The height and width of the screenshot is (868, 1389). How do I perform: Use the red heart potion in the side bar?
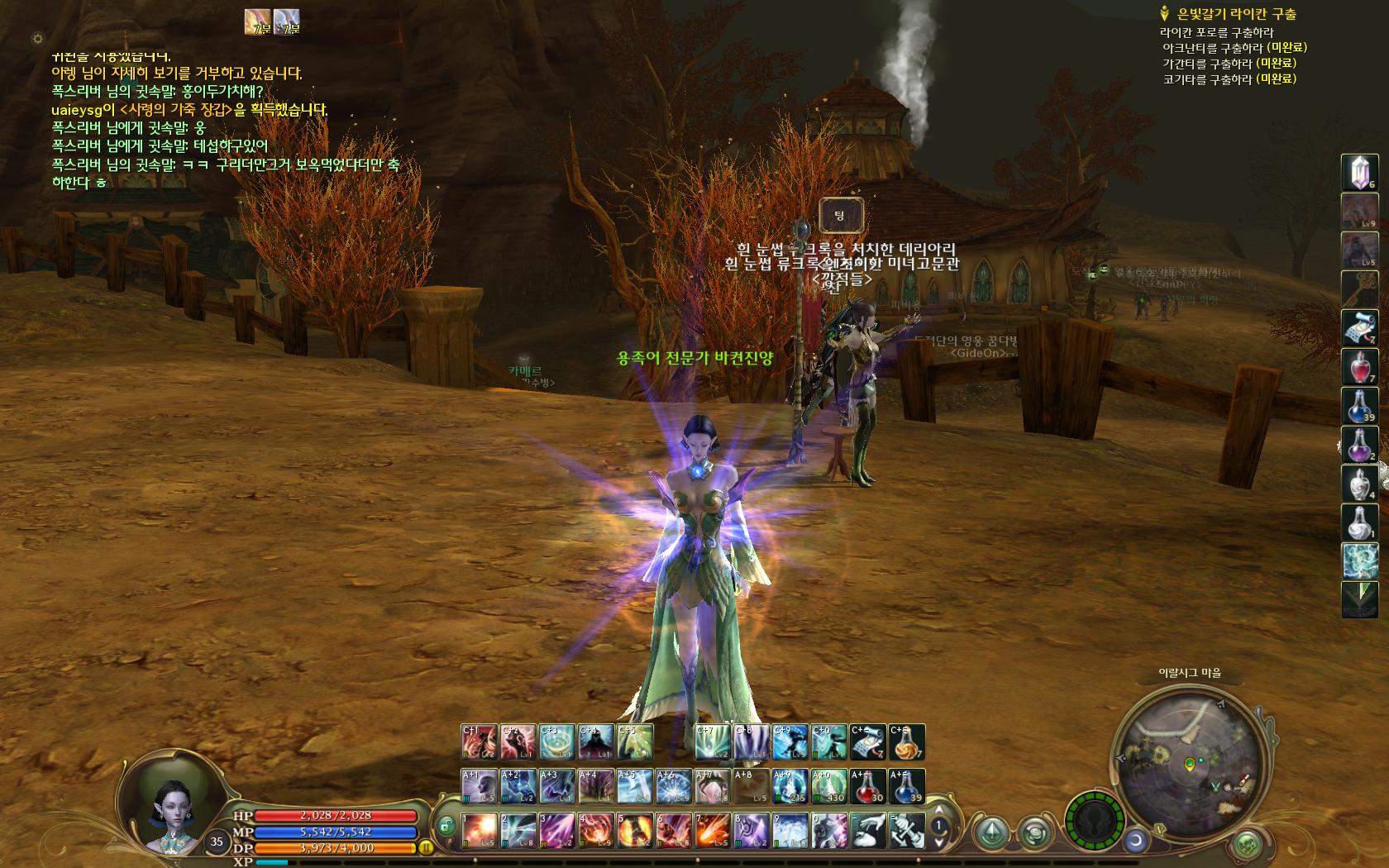click(1358, 367)
